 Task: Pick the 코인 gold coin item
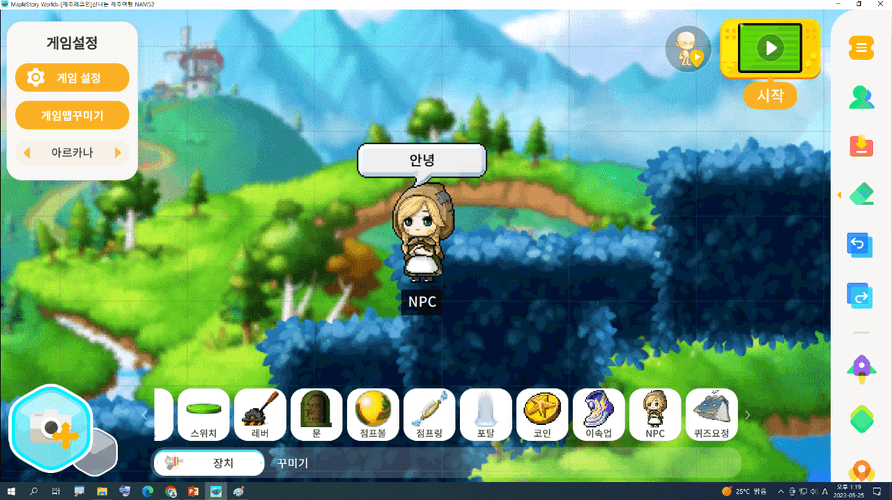click(x=543, y=414)
